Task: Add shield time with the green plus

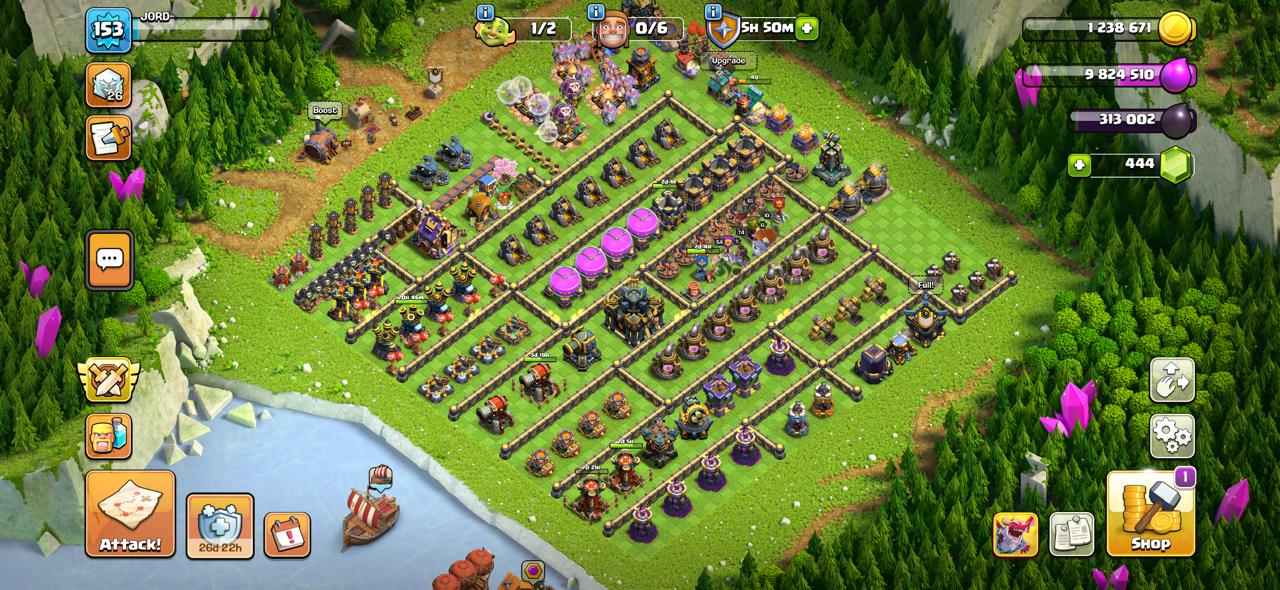Action: (x=807, y=28)
